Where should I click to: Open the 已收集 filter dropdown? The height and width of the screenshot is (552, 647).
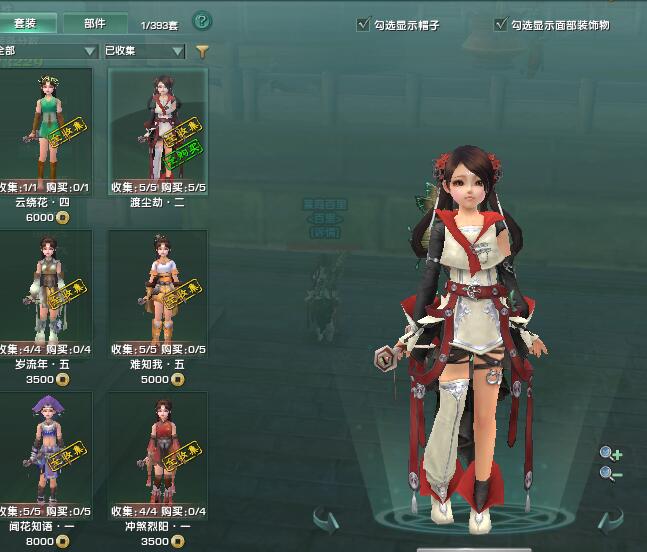(x=144, y=51)
